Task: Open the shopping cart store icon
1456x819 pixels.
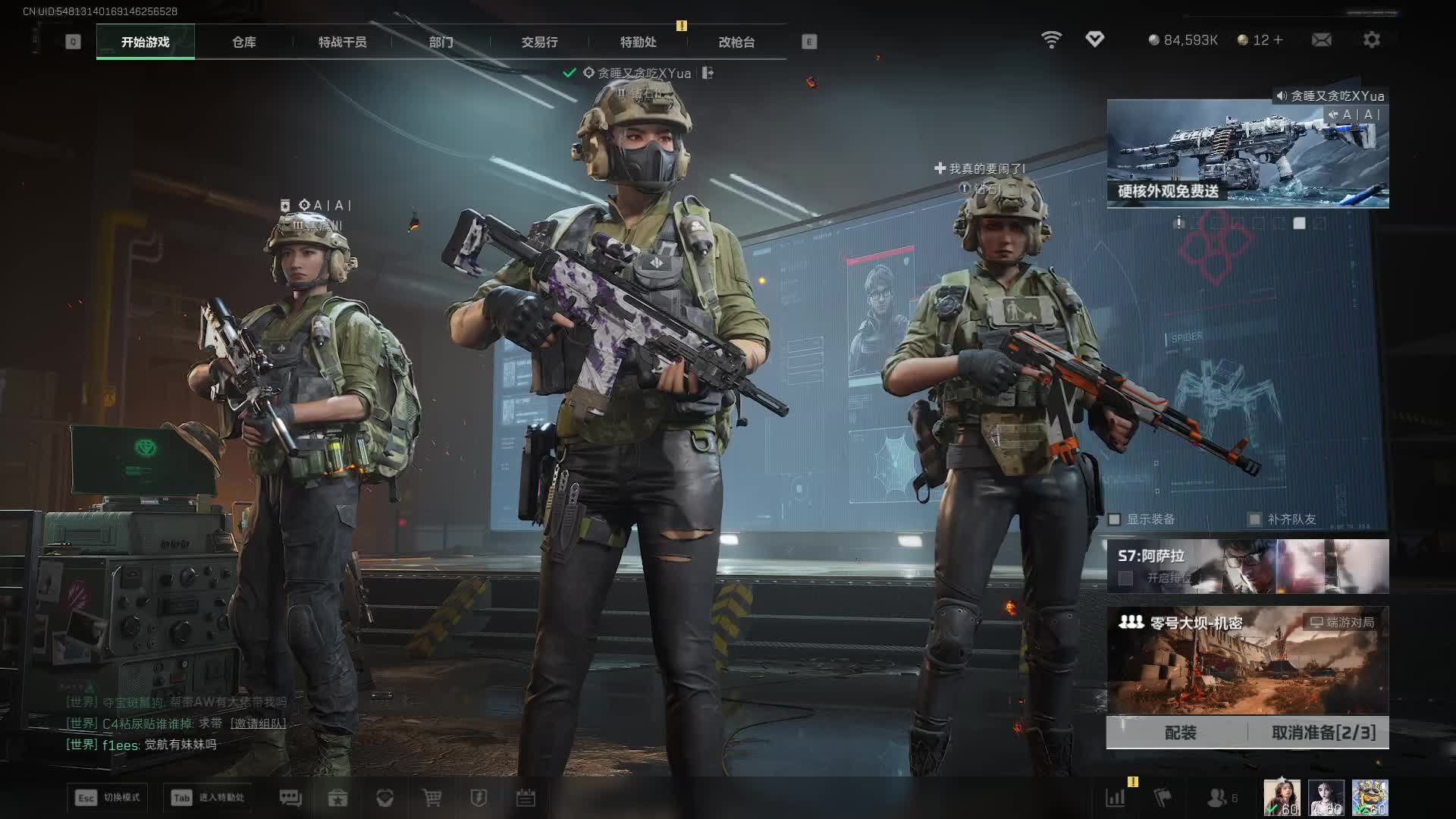Action: pos(431,798)
